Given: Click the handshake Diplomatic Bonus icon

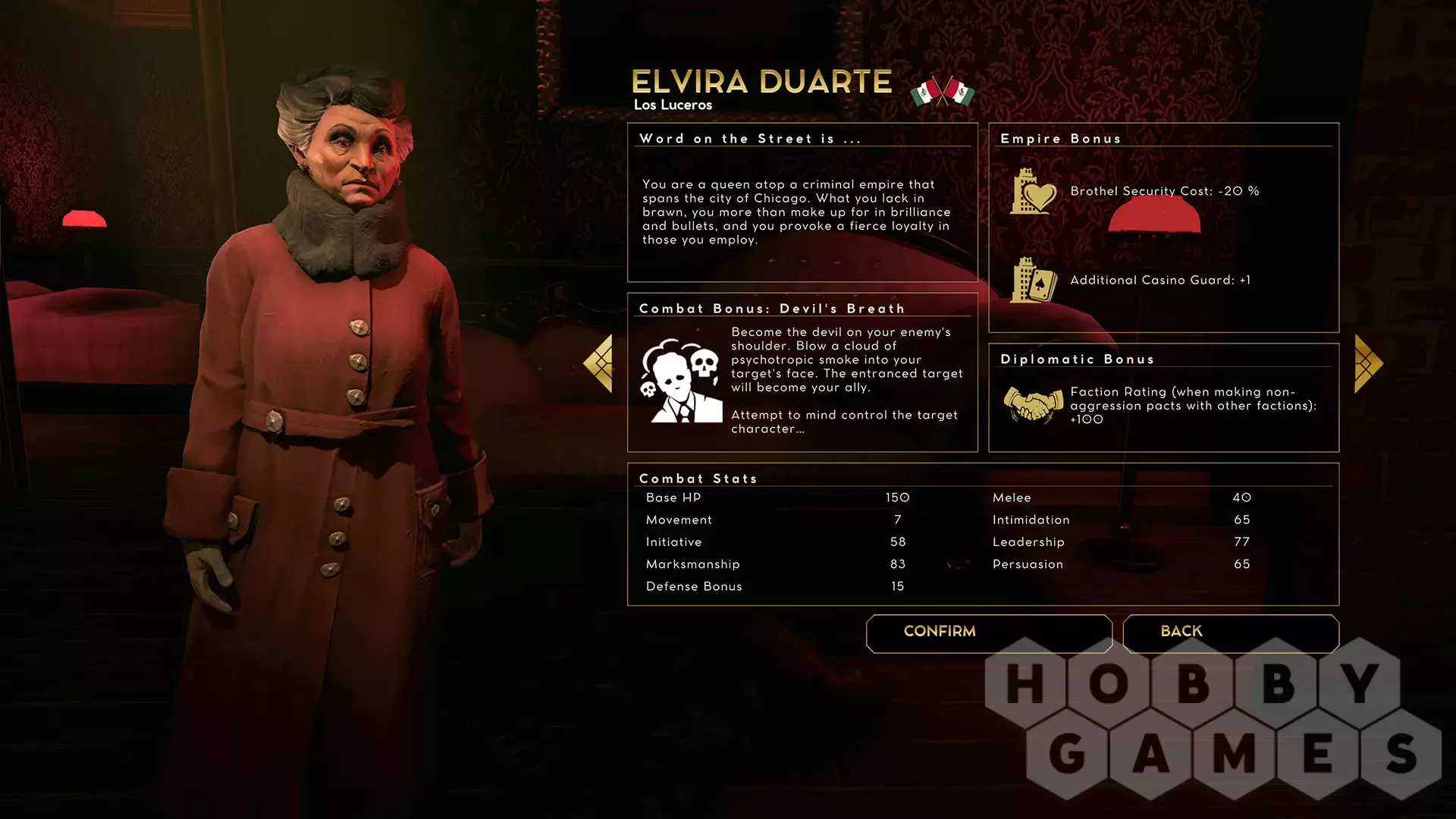Looking at the screenshot, I should pos(1033,404).
